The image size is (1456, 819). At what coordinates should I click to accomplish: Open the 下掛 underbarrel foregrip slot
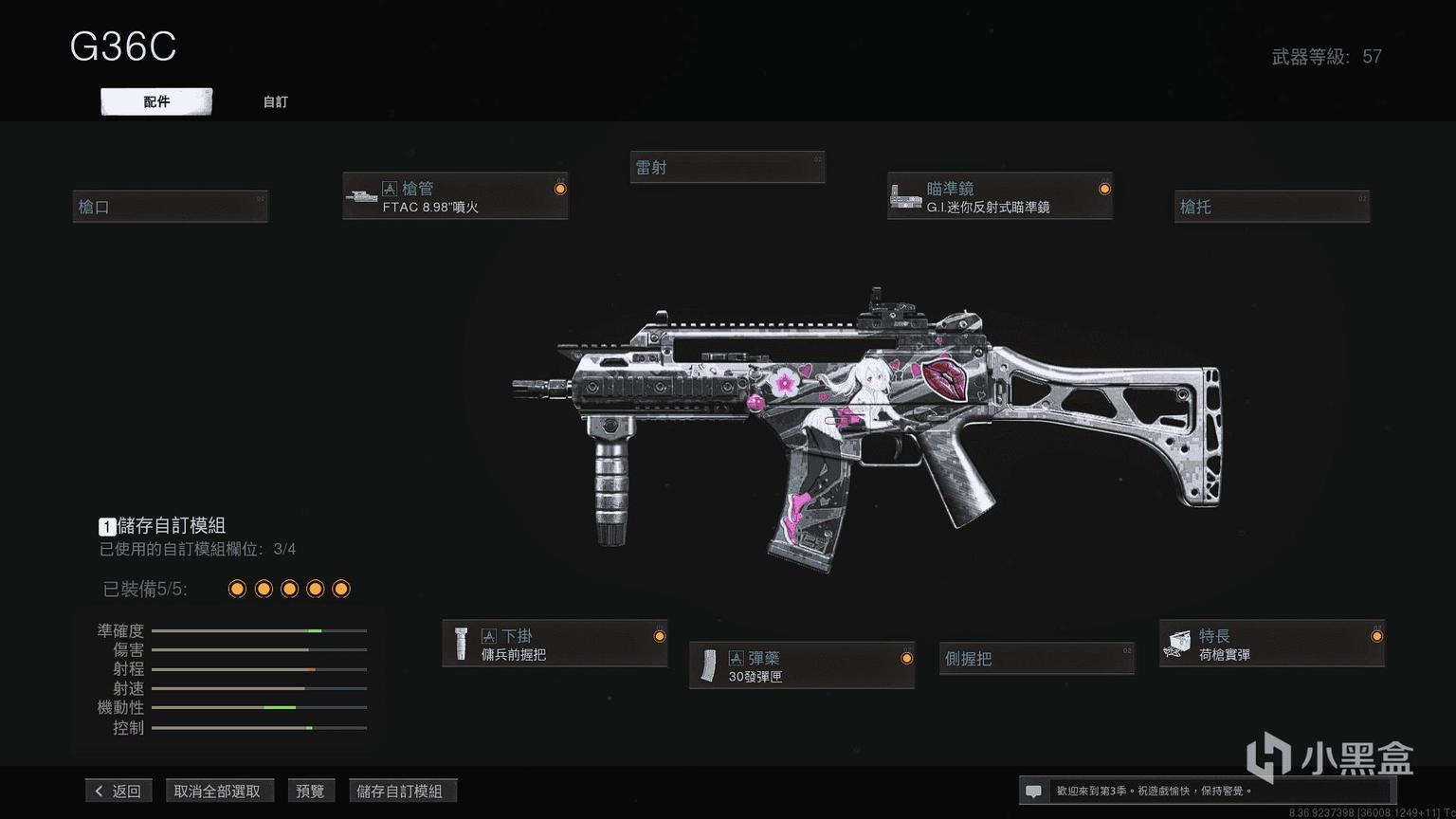pos(555,645)
